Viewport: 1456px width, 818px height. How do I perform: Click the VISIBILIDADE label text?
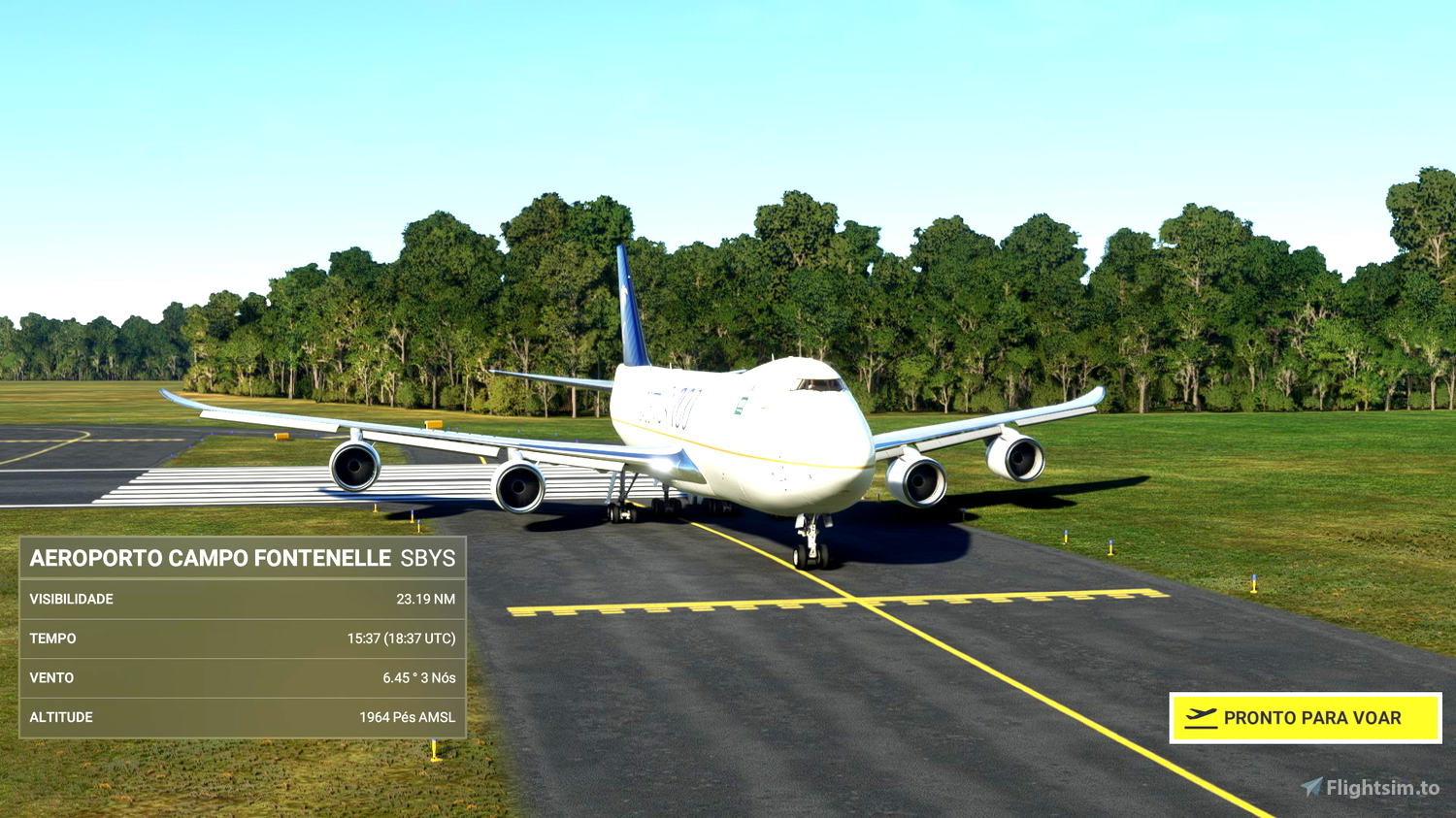coord(73,599)
